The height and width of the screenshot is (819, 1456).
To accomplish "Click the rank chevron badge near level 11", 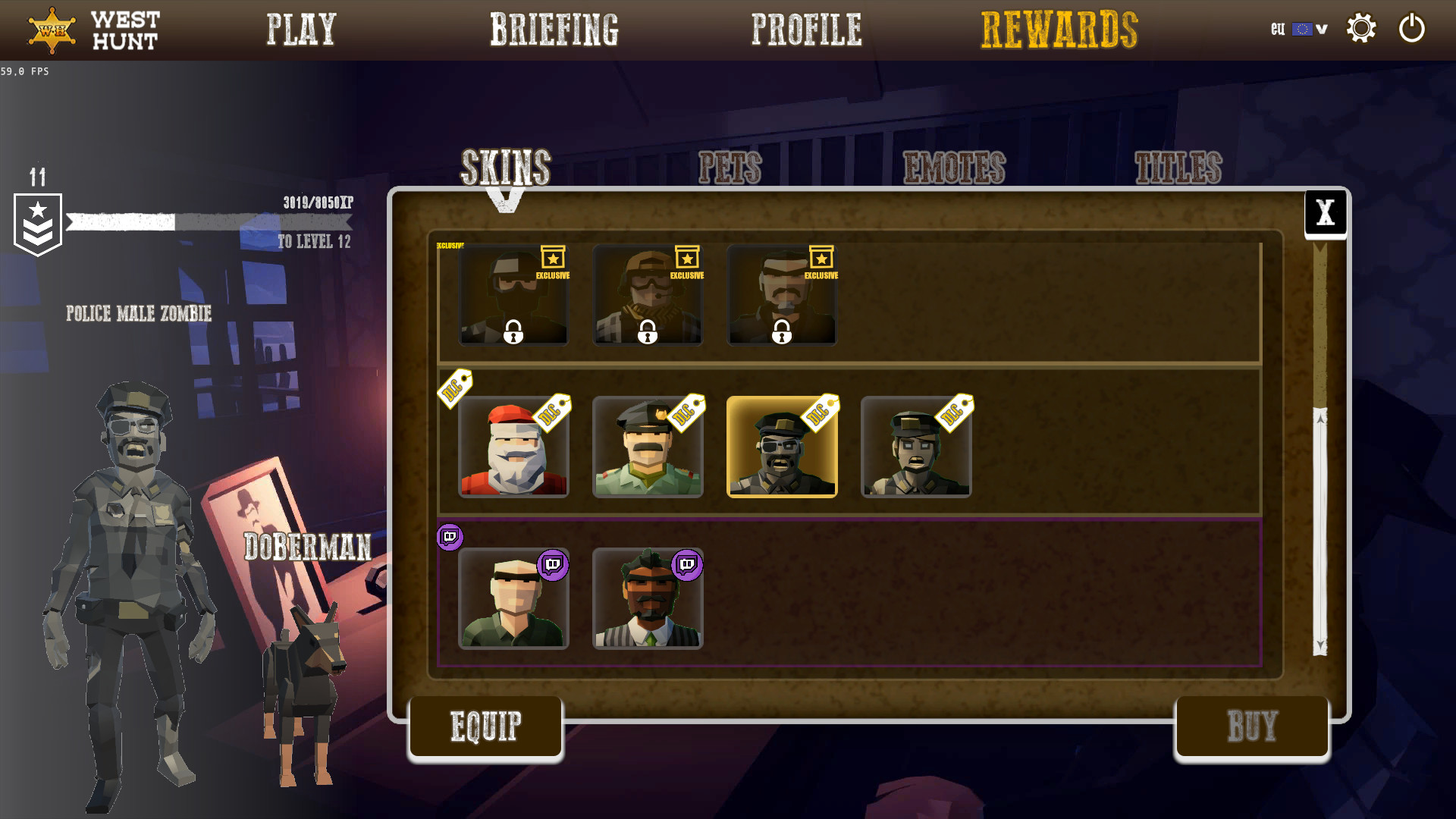I will 38,223.
